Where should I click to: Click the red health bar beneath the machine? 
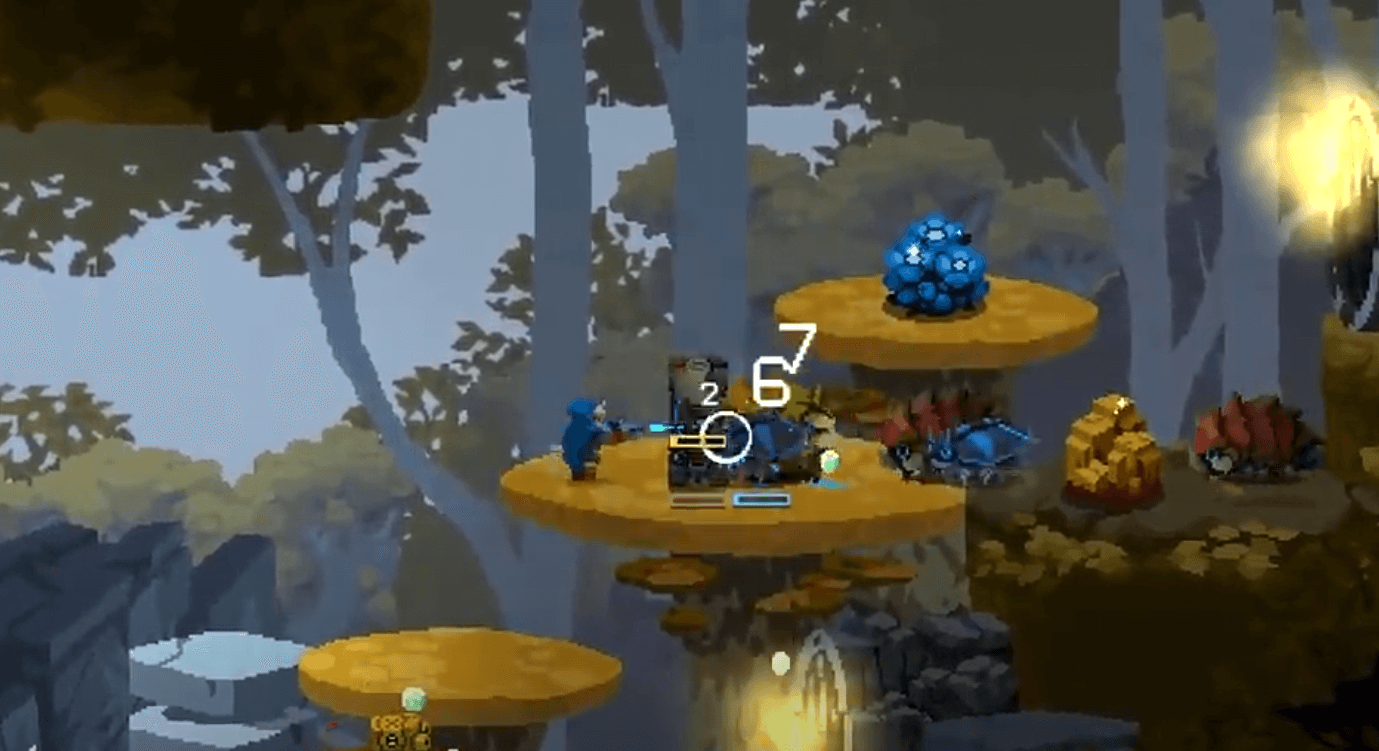click(x=697, y=498)
